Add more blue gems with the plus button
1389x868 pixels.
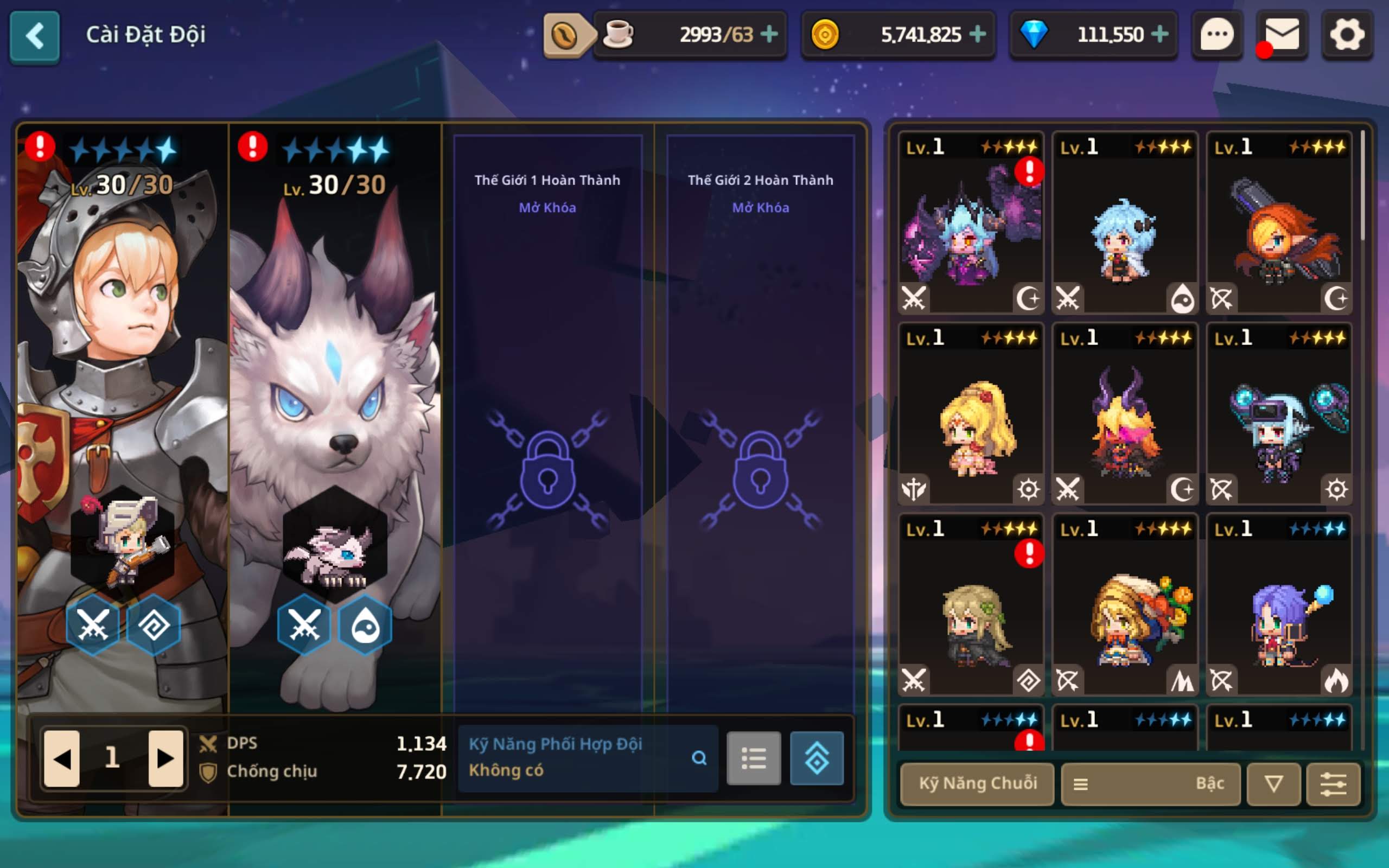(x=1159, y=34)
